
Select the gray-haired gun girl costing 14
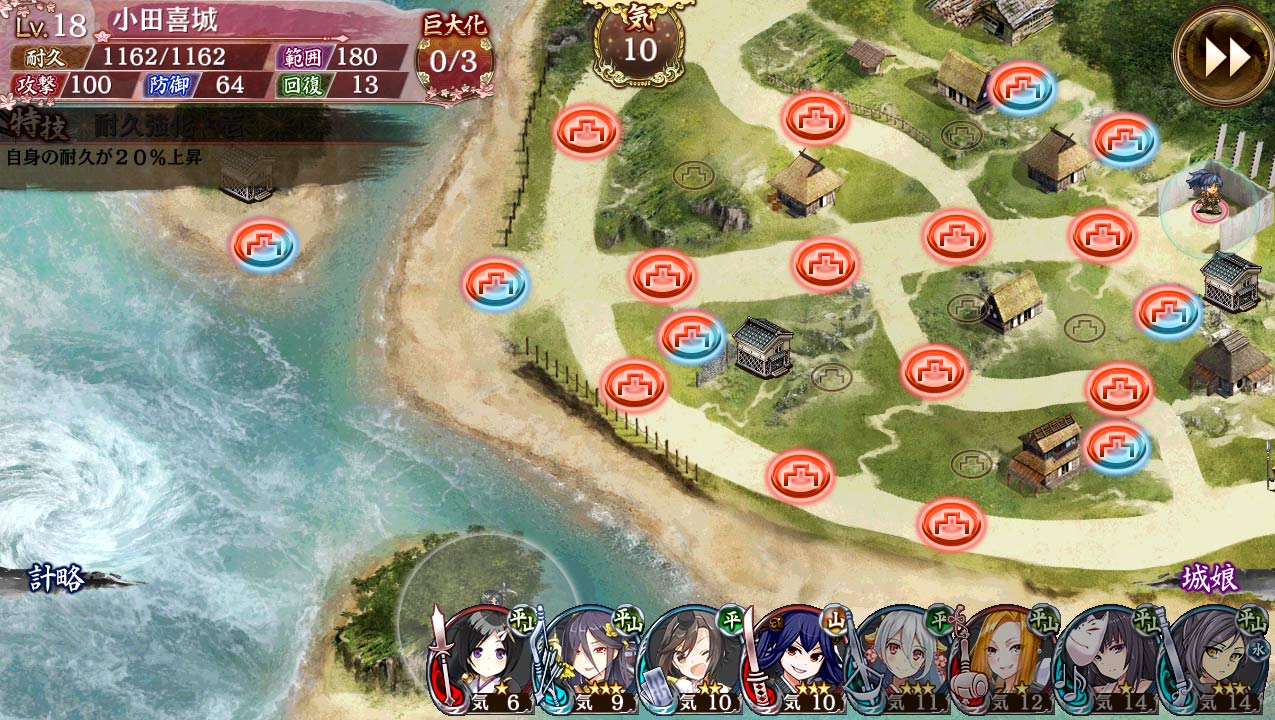[x=1211, y=662]
